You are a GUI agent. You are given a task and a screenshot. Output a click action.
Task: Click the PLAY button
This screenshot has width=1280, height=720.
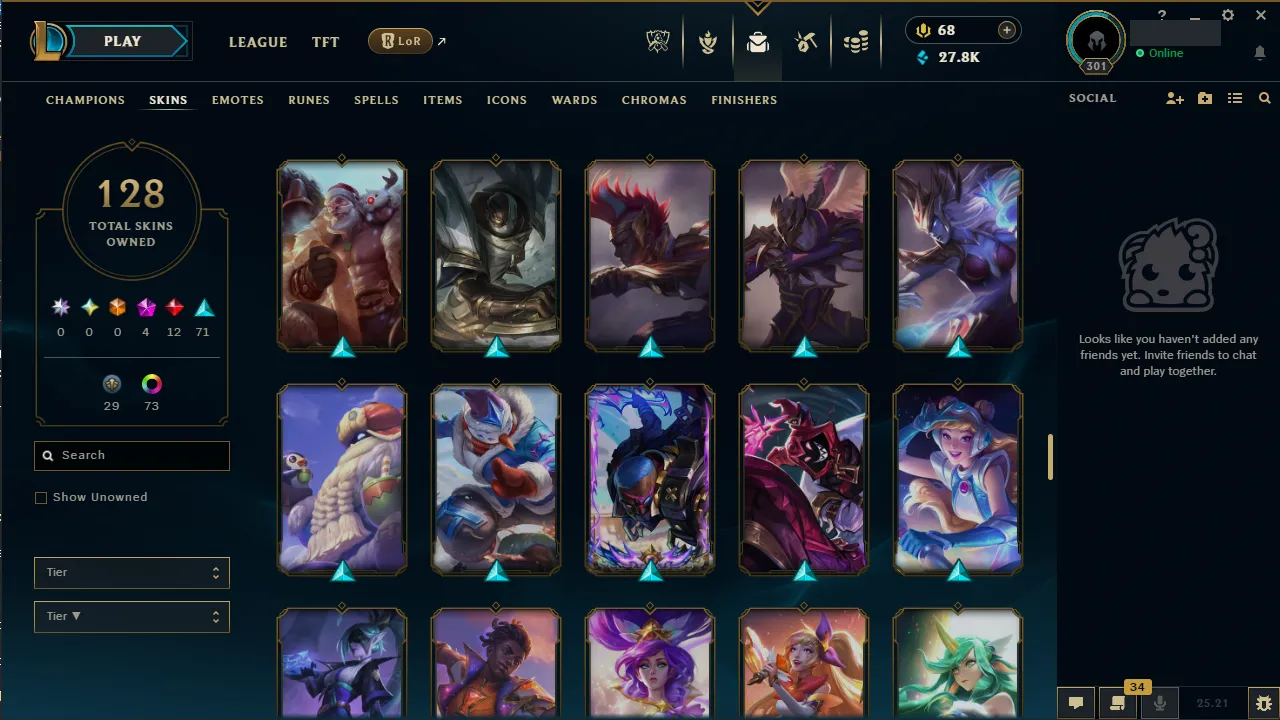pyautogui.click(x=122, y=41)
